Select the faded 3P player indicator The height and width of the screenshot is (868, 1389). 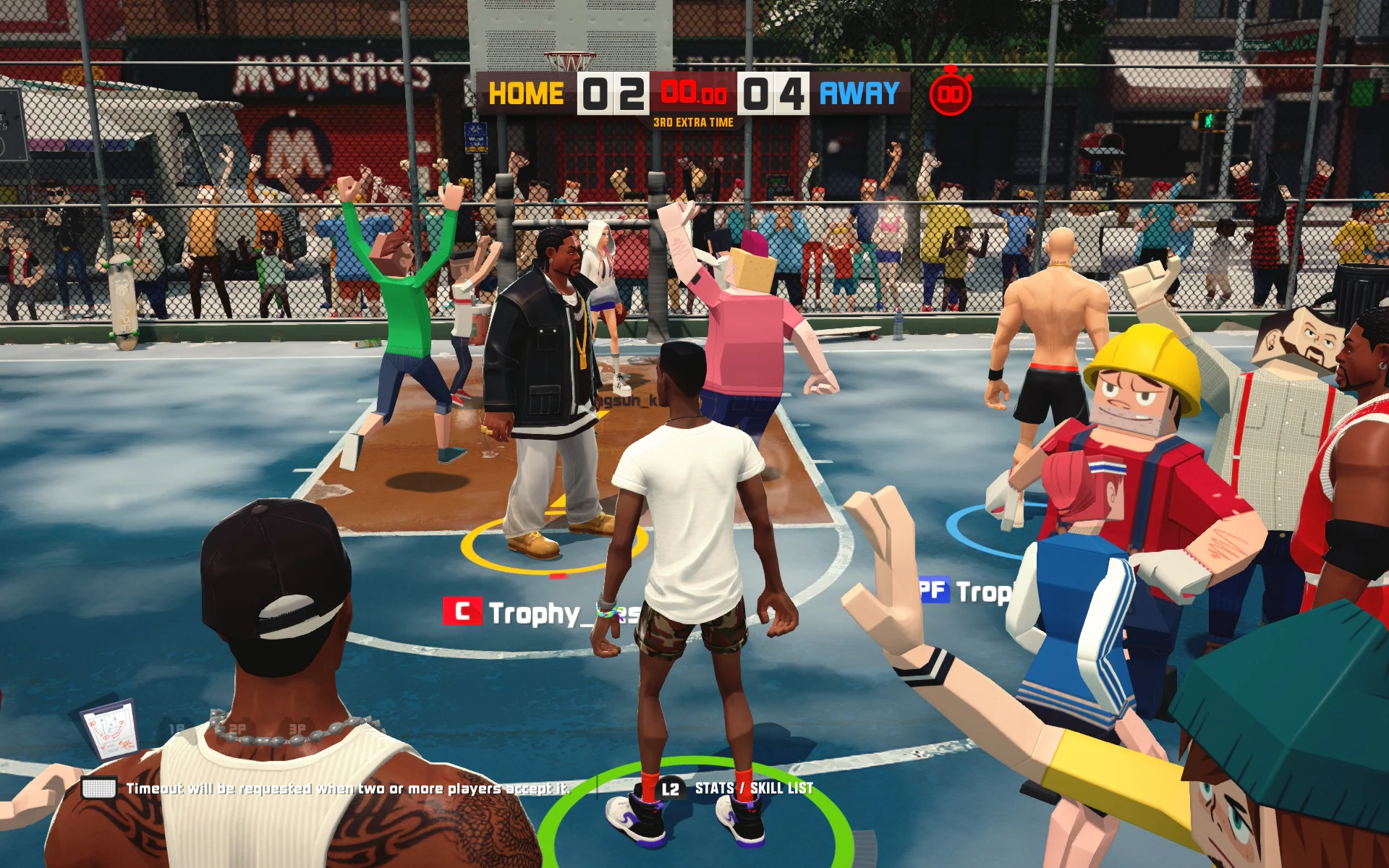pyautogui.click(x=297, y=728)
